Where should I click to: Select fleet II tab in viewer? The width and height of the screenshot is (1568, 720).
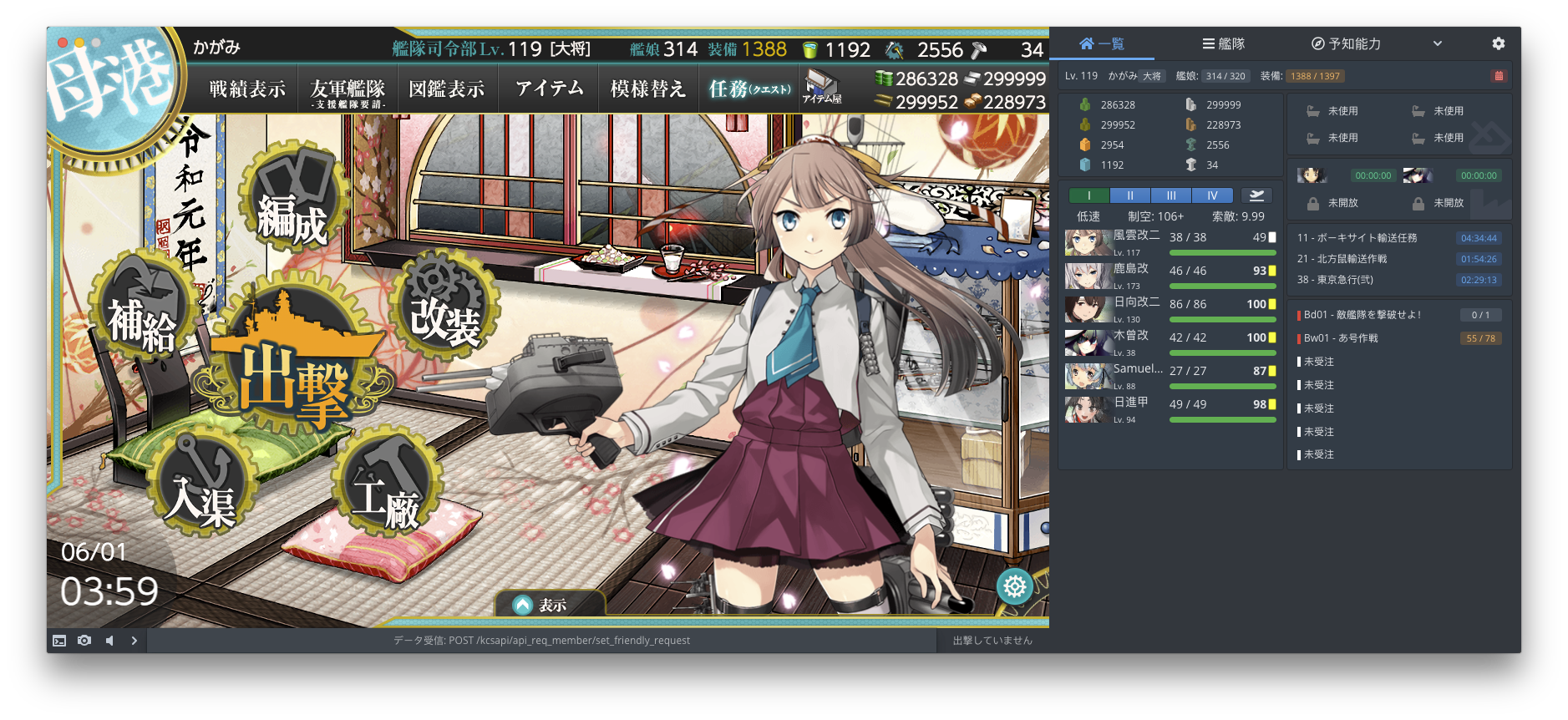point(1130,195)
